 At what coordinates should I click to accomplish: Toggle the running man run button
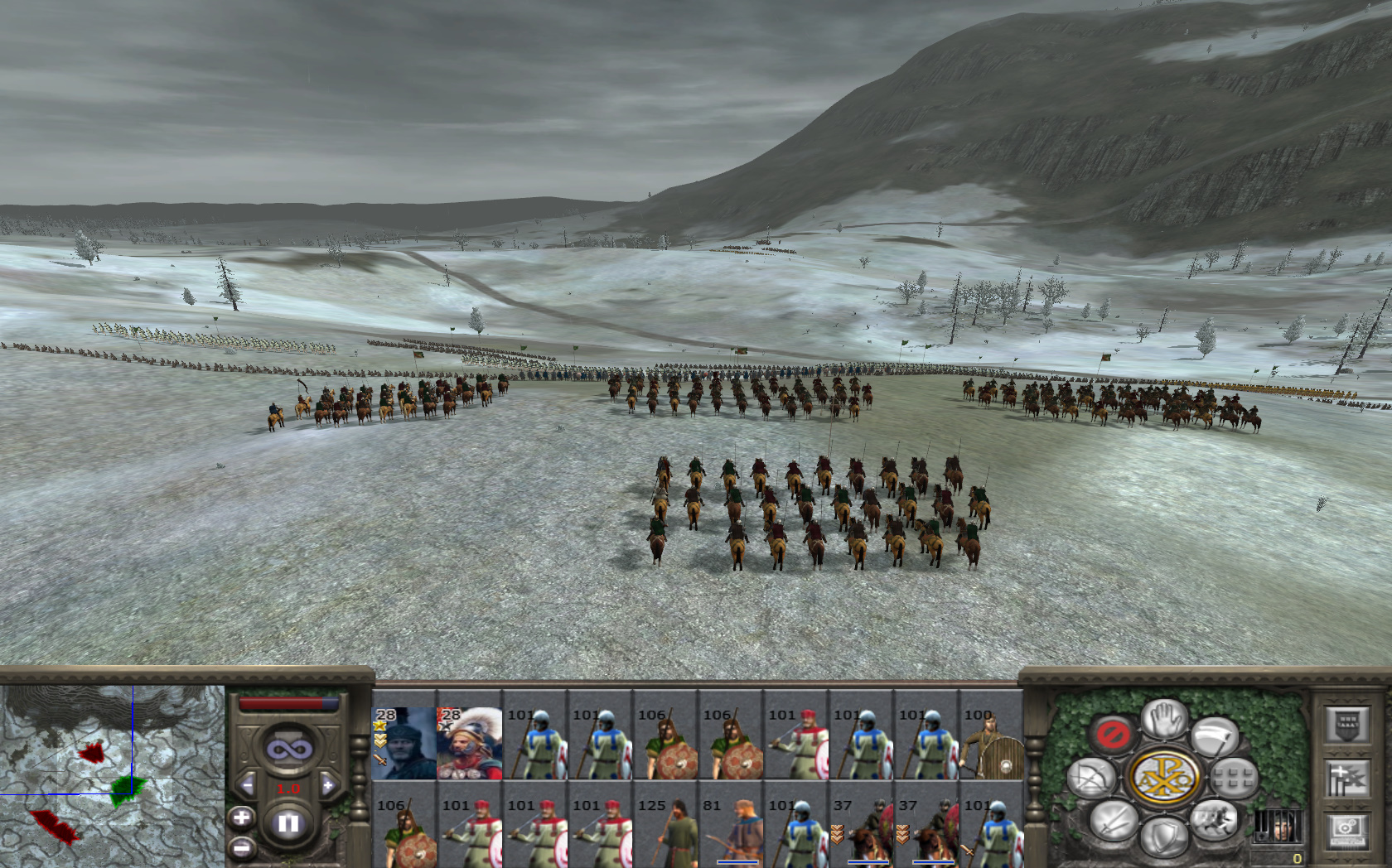point(1213,819)
